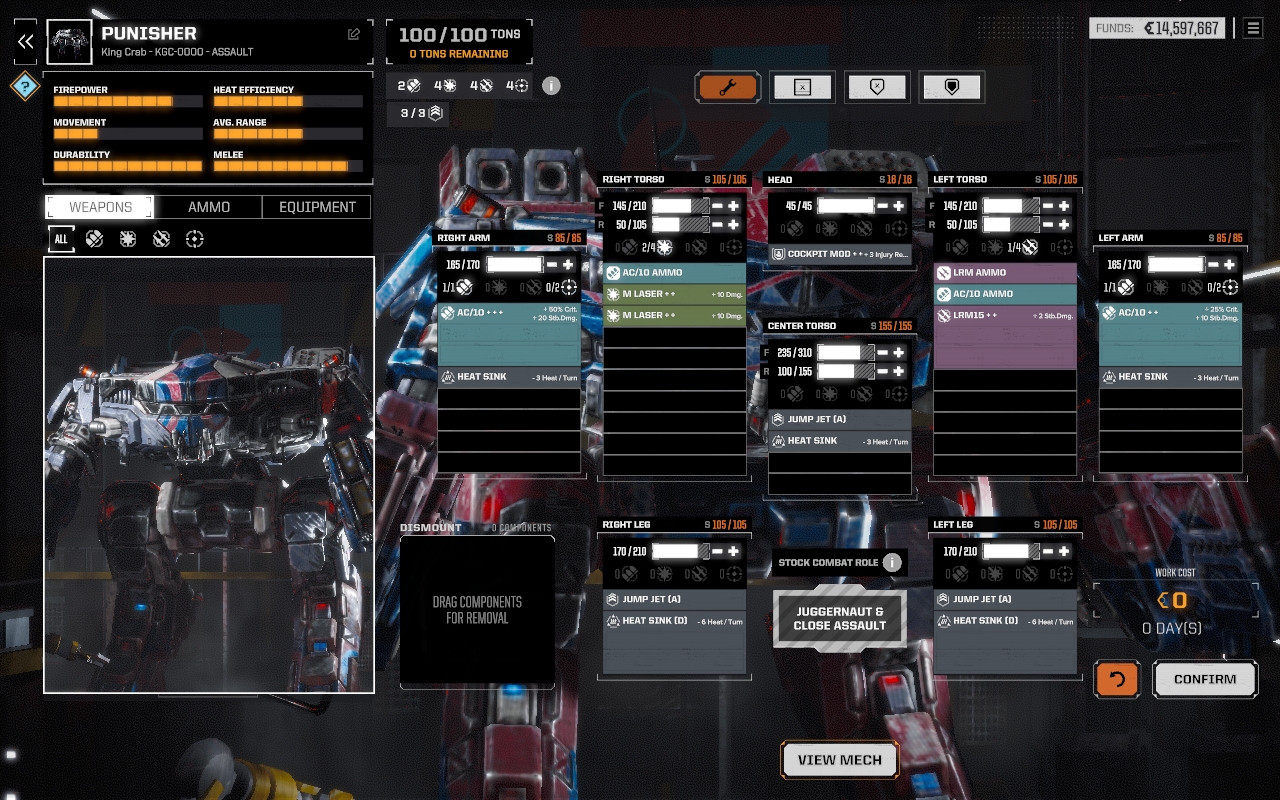Select the LRM15 weapon in left torso

[x=1005, y=315]
